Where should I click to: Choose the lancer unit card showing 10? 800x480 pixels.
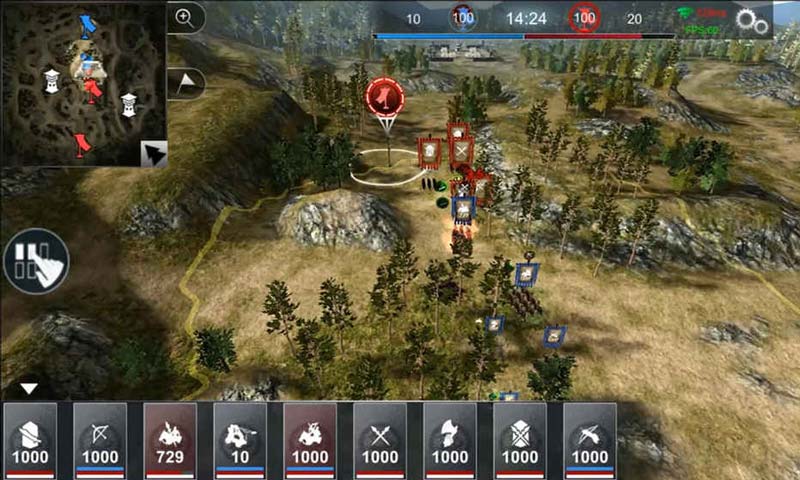240,440
